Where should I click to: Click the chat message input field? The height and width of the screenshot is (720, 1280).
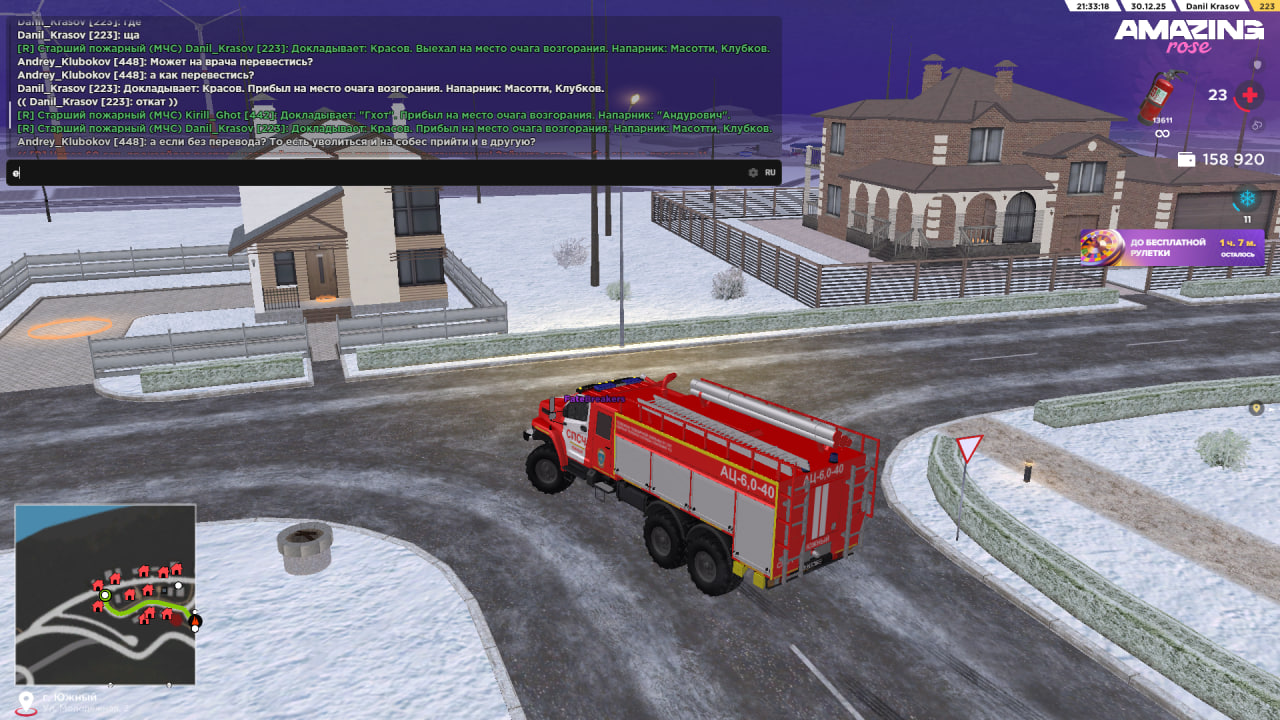[380, 173]
